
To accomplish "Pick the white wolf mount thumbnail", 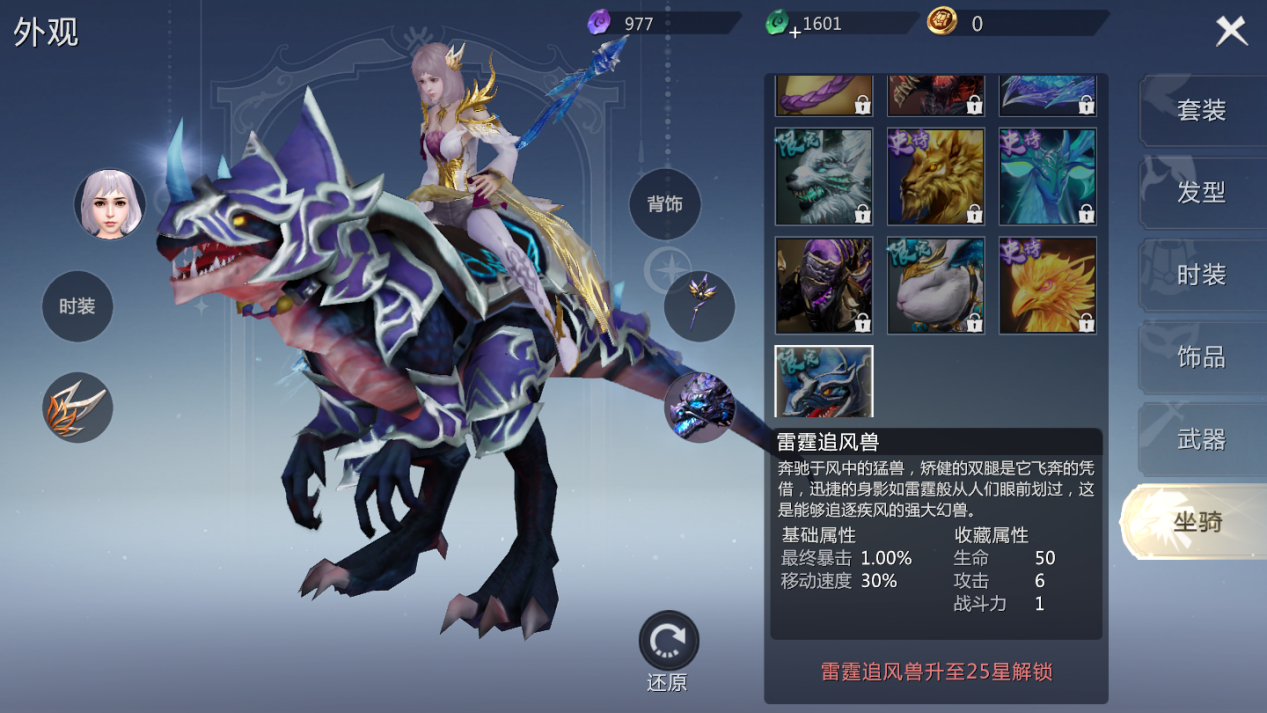I will [824, 176].
